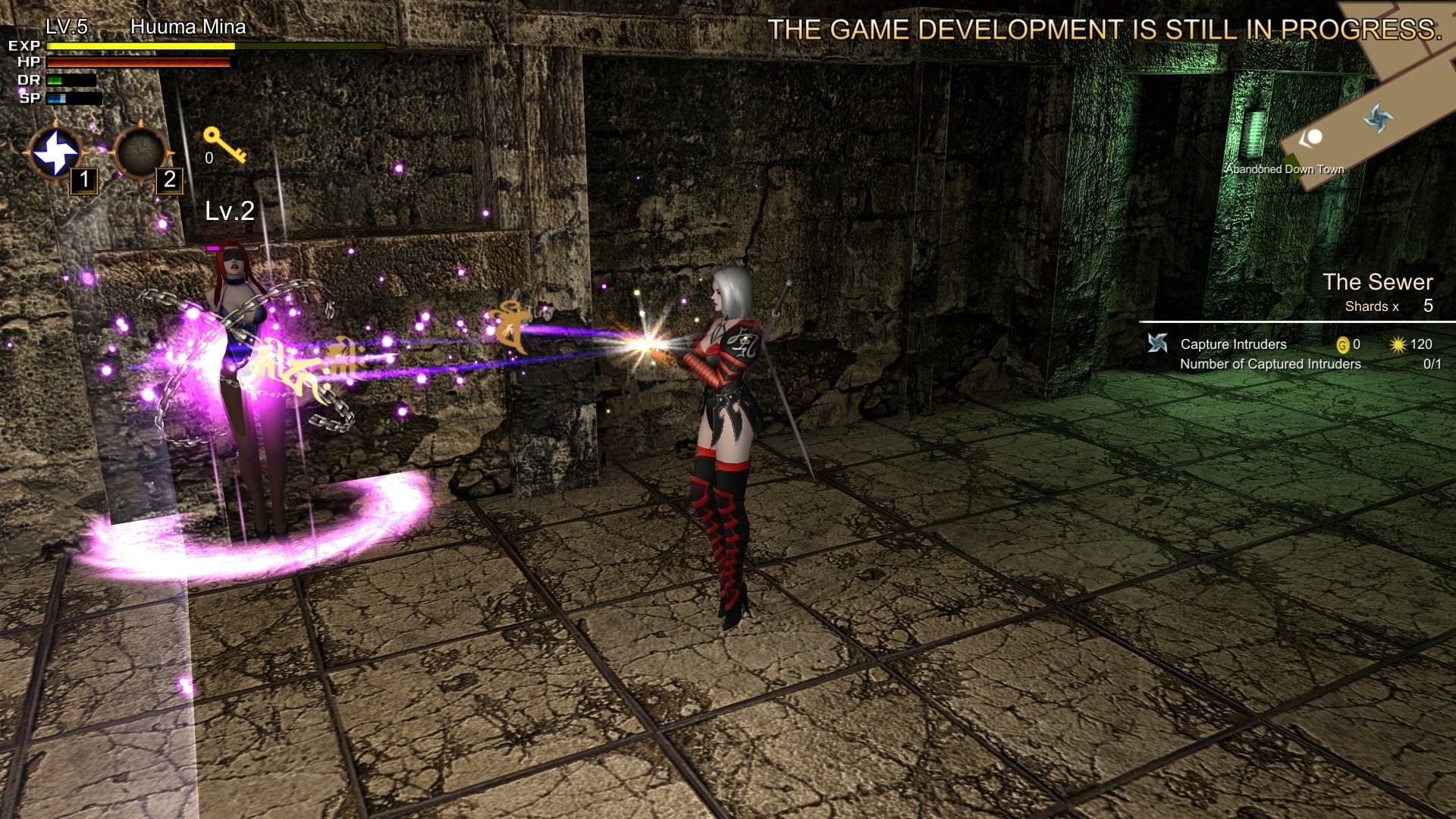Viewport: 1456px width, 819px height.
Task: Click the shuriken marker on the minimap
Action: click(1379, 118)
